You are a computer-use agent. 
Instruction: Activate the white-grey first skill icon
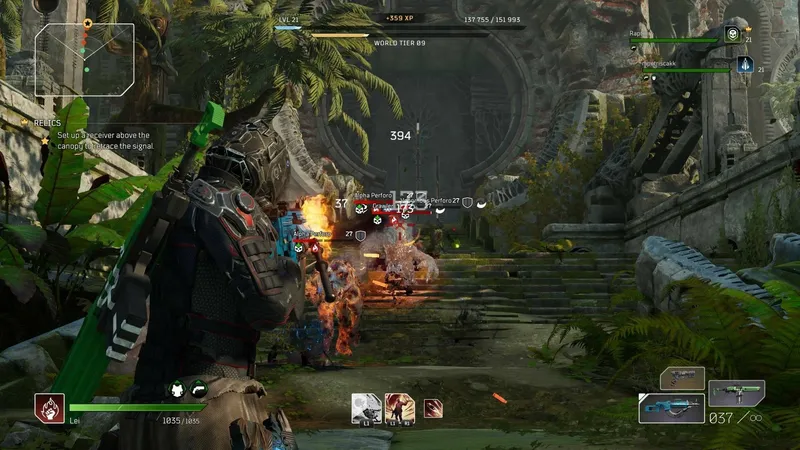pyautogui.click(x=366, y=407)
